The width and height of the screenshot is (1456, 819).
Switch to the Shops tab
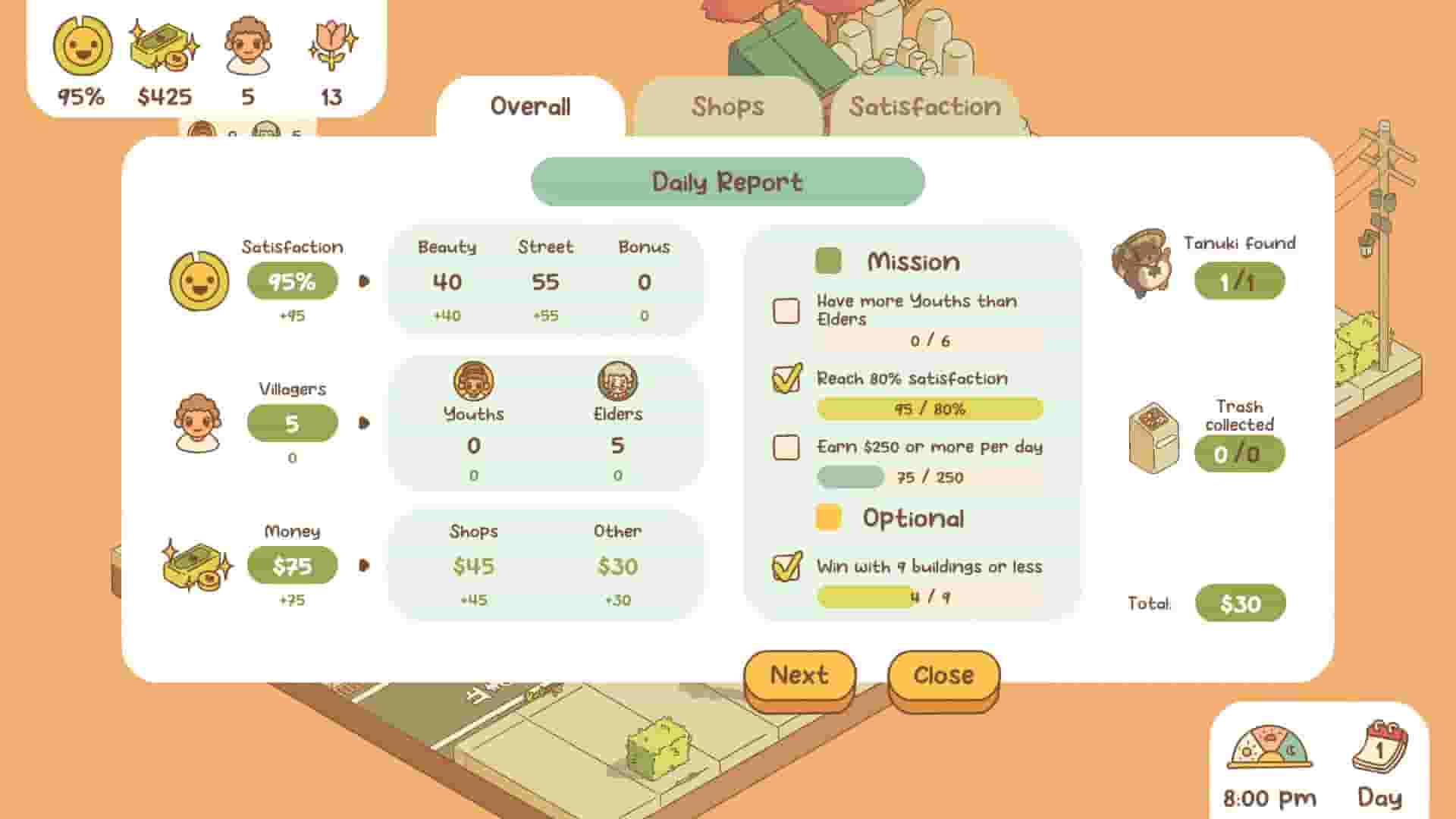click(728, 107)
